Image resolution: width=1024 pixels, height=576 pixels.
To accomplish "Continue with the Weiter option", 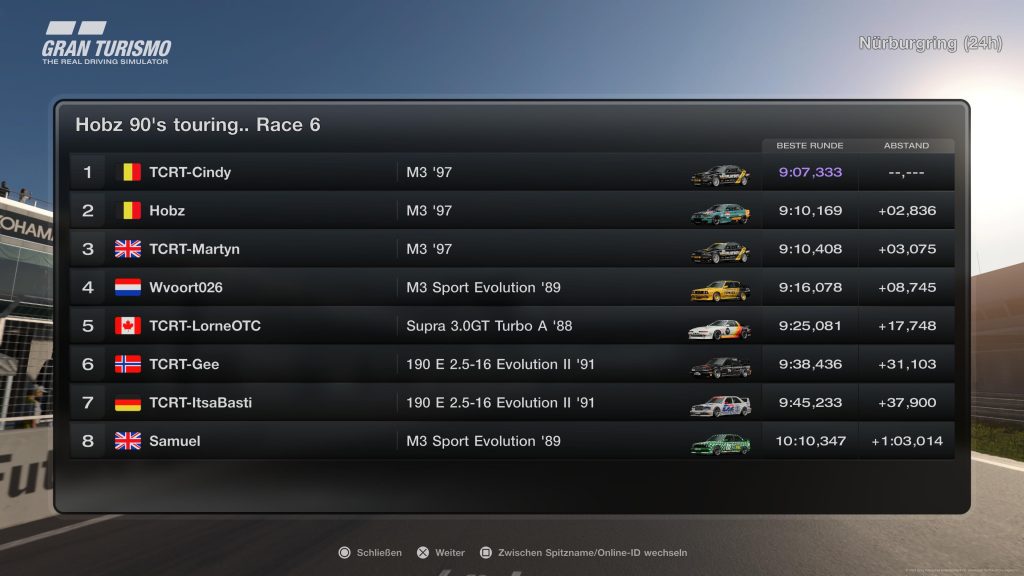I will point(442,552).
